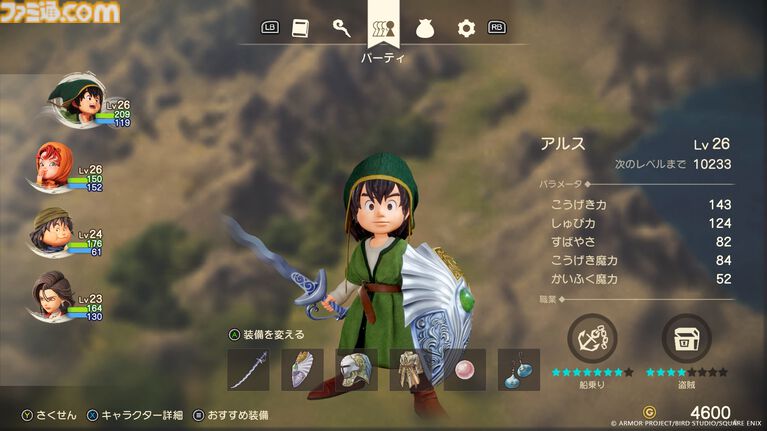The height and width of the screenshot is (431, 767).
Task: Select the curved sword equipment slot
Action: click(x=248, y=370)
